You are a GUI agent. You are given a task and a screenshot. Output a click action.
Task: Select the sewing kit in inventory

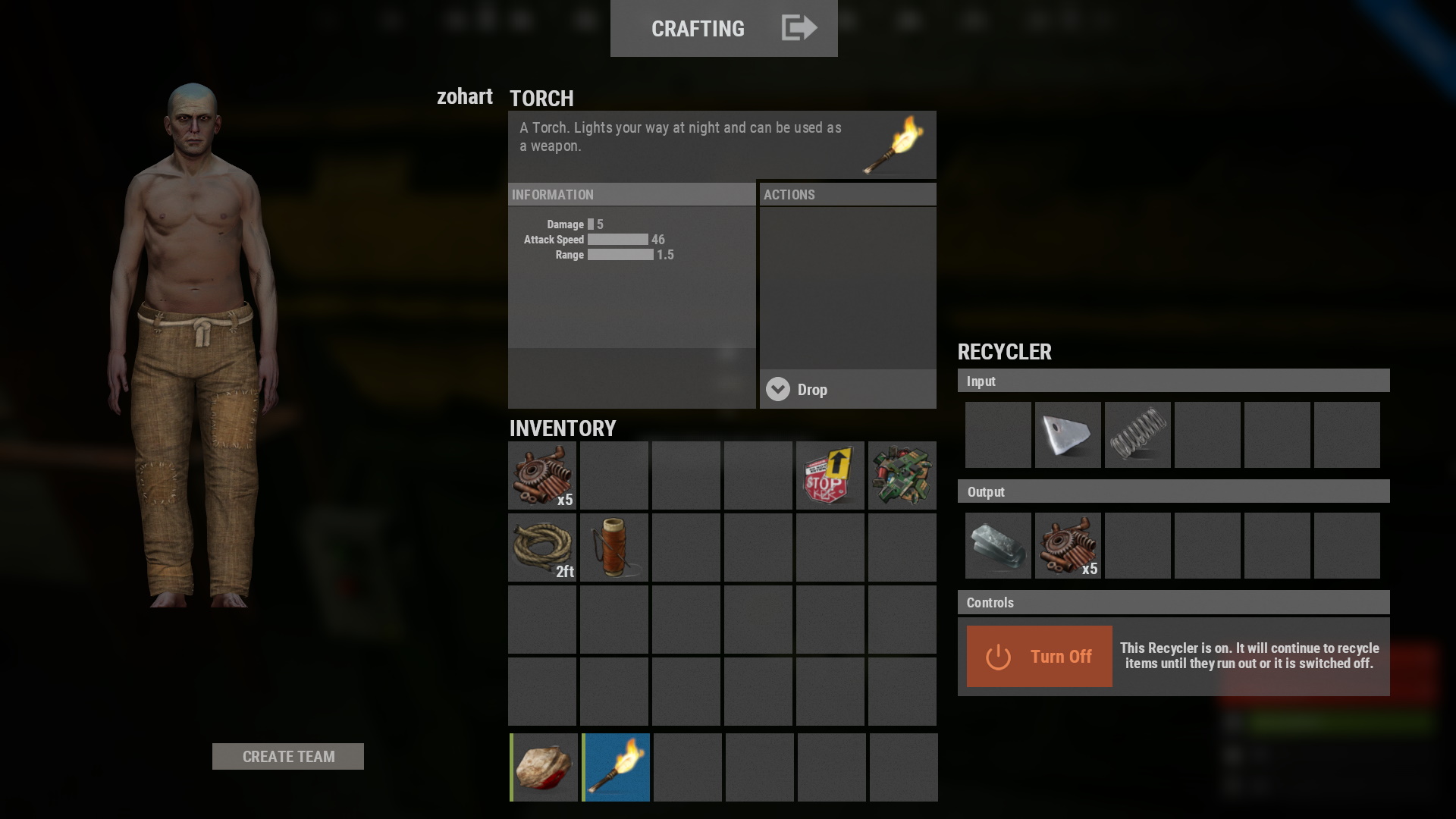point(613,548)
